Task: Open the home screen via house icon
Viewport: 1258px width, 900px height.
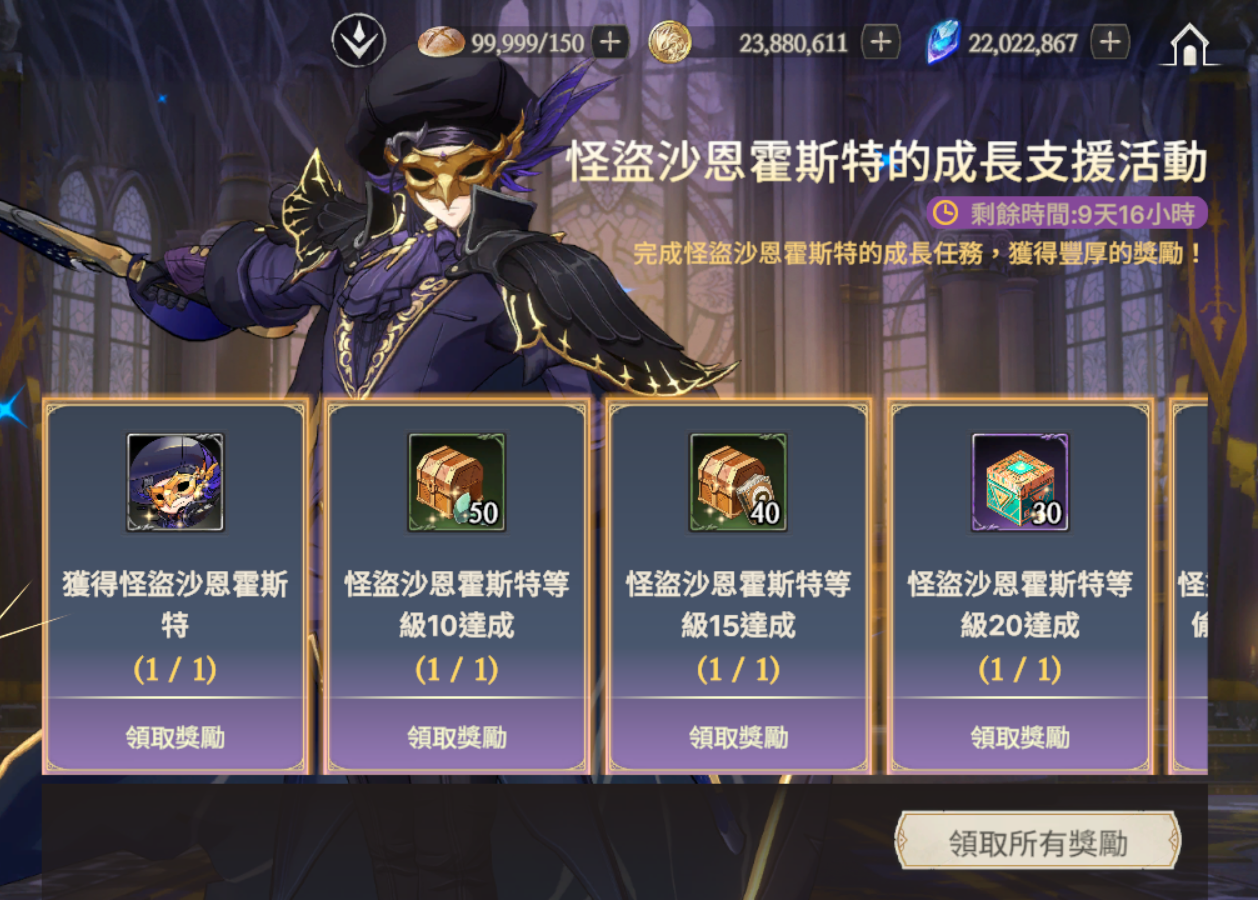Action: (x=1189, y=44)
